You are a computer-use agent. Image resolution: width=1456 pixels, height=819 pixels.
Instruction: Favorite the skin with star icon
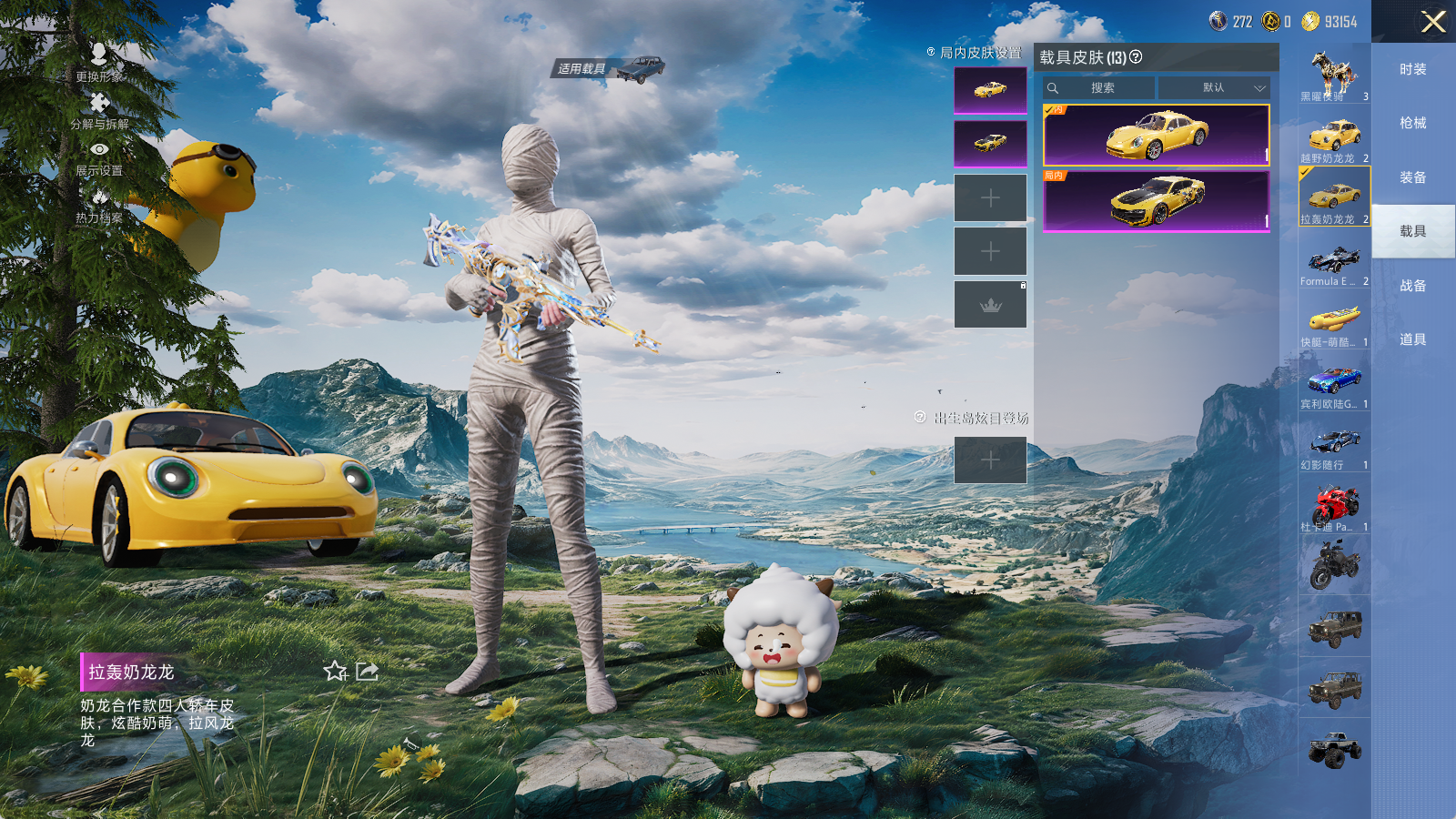point(335,672)
